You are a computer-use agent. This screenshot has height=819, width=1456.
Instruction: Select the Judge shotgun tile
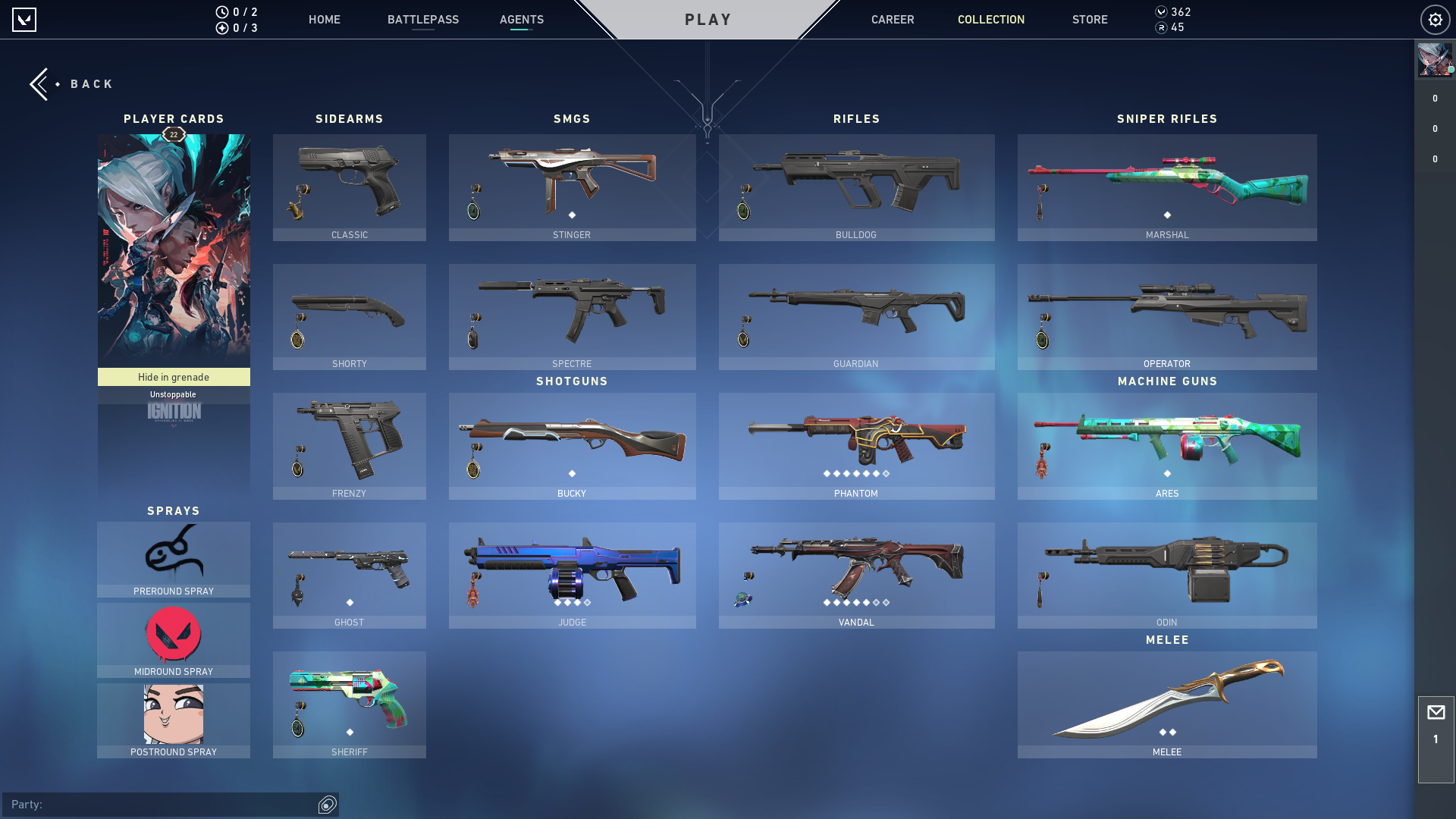(x=572, y=575)
